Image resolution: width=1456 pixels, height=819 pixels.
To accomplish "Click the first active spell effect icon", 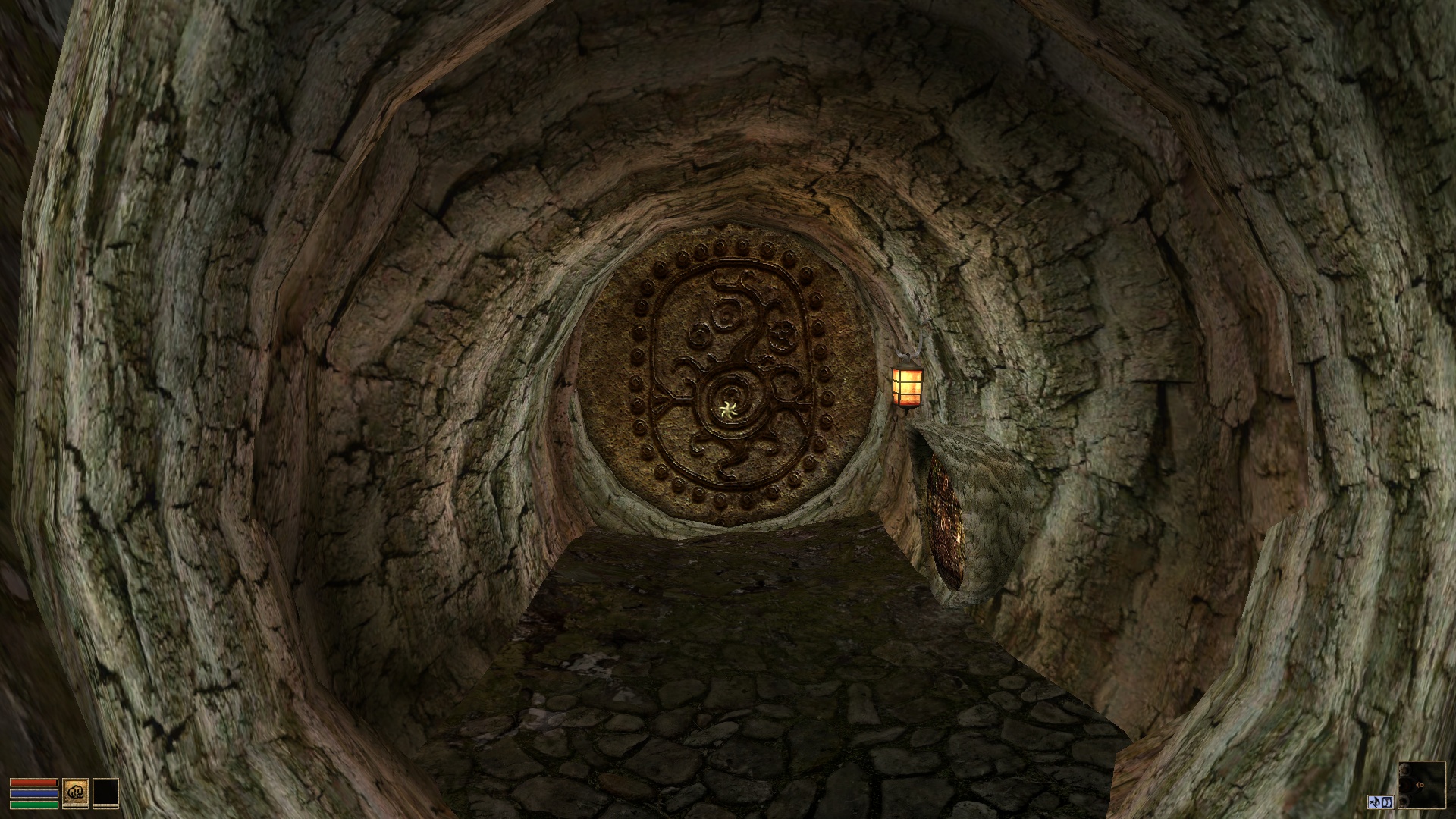I will tap(1375, 802).
